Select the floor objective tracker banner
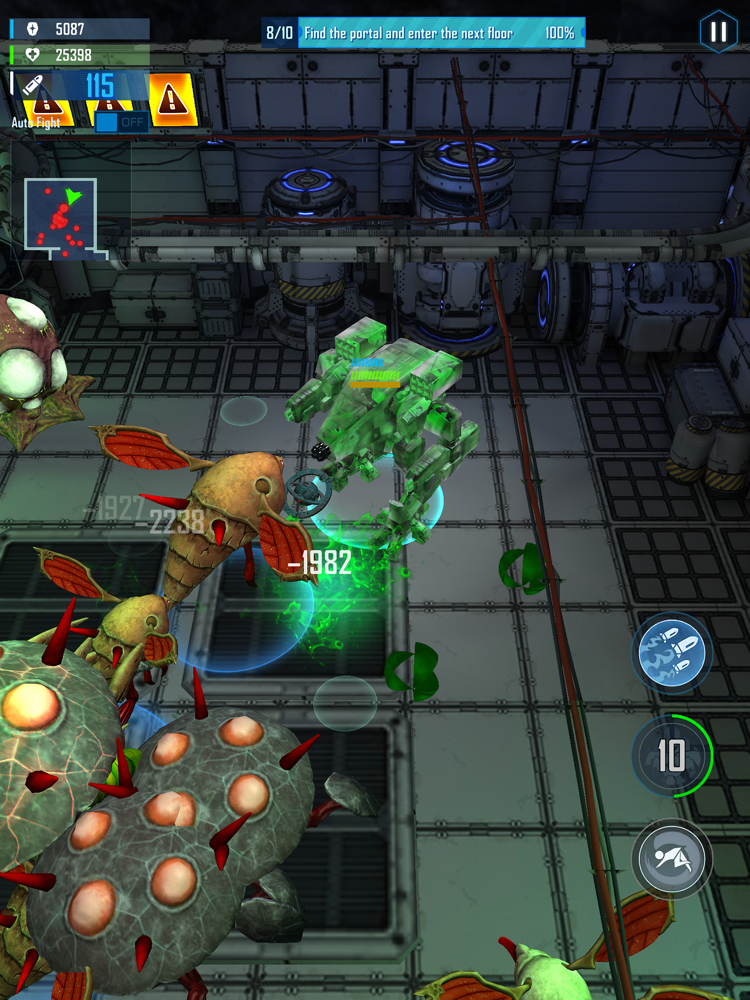The image size is (750, 1000). [x=422, y=33]
